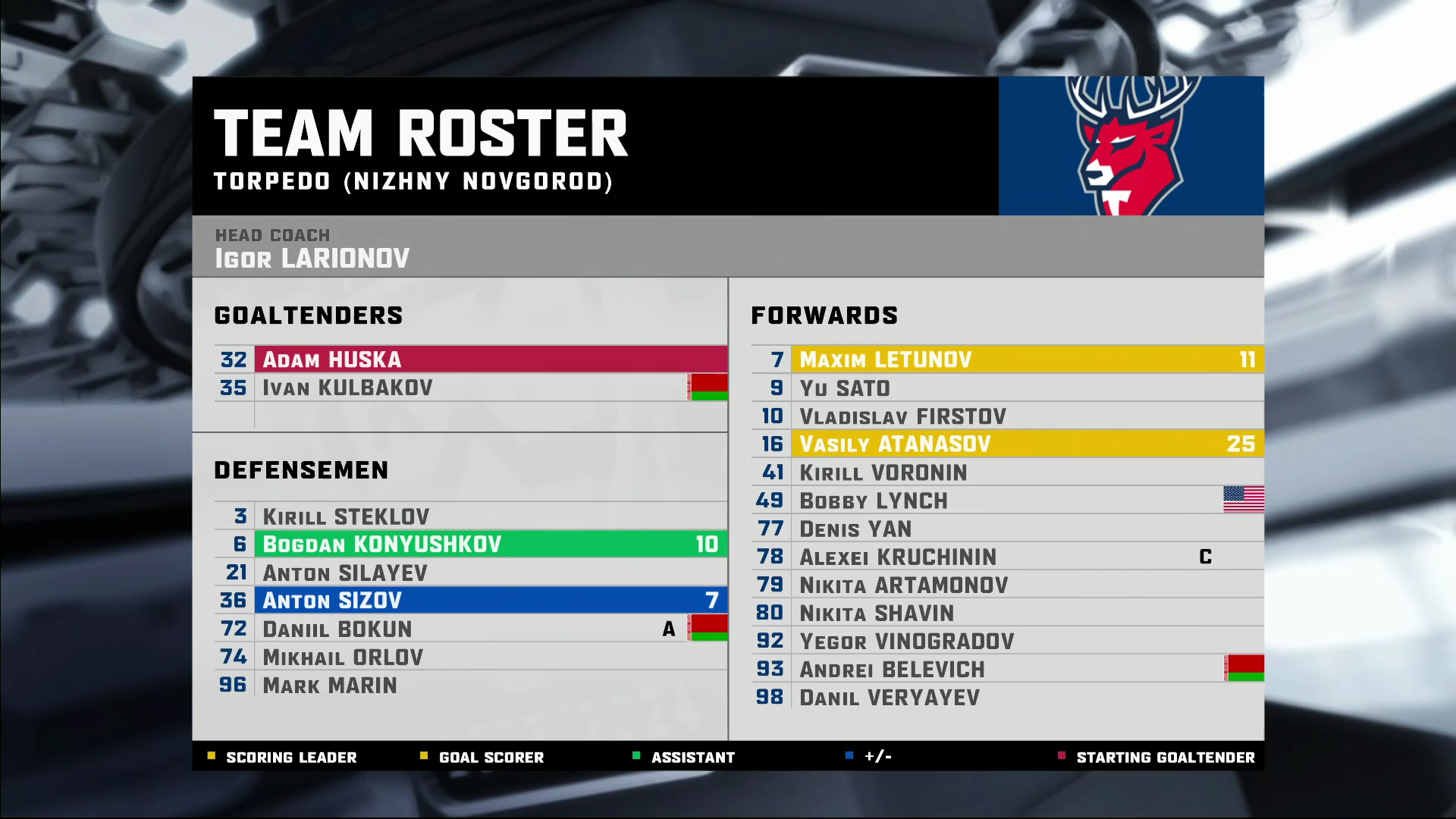Select captain Alexei Kruchinin
The height and width of the screenshot is (819, 1456).
click(1007, 557)
